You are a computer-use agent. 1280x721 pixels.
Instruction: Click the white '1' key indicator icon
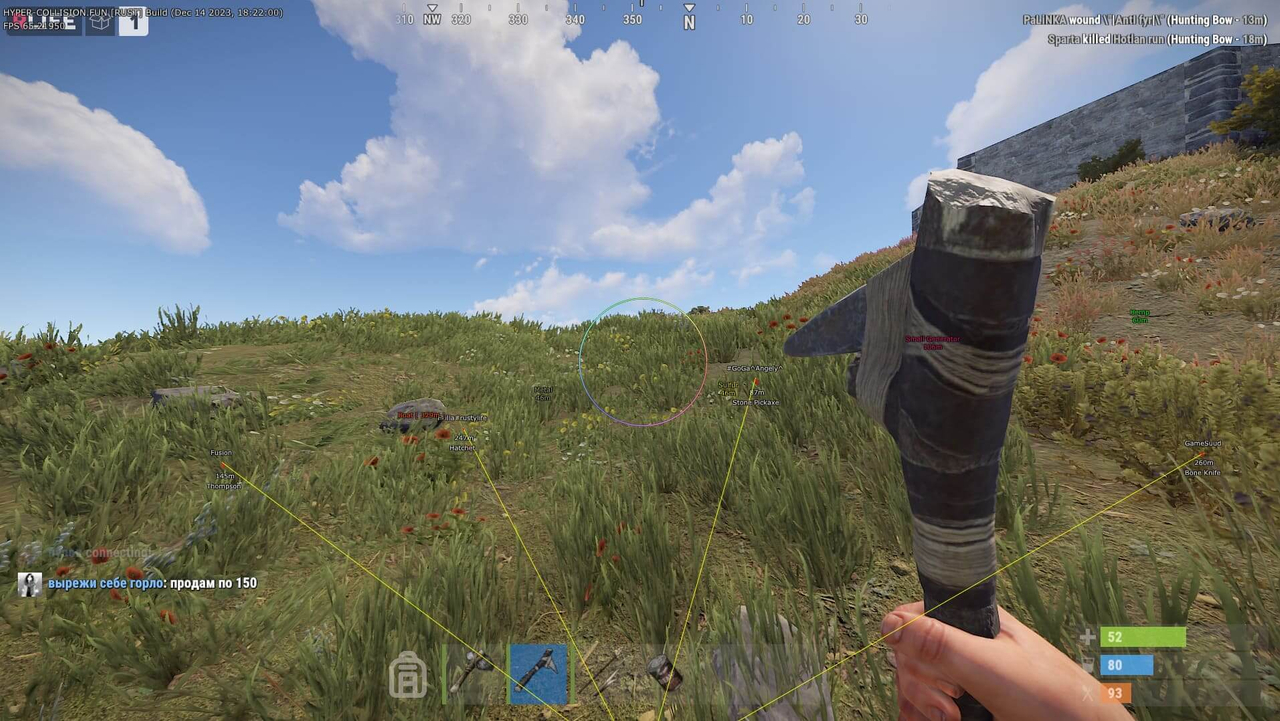(133, 21)
